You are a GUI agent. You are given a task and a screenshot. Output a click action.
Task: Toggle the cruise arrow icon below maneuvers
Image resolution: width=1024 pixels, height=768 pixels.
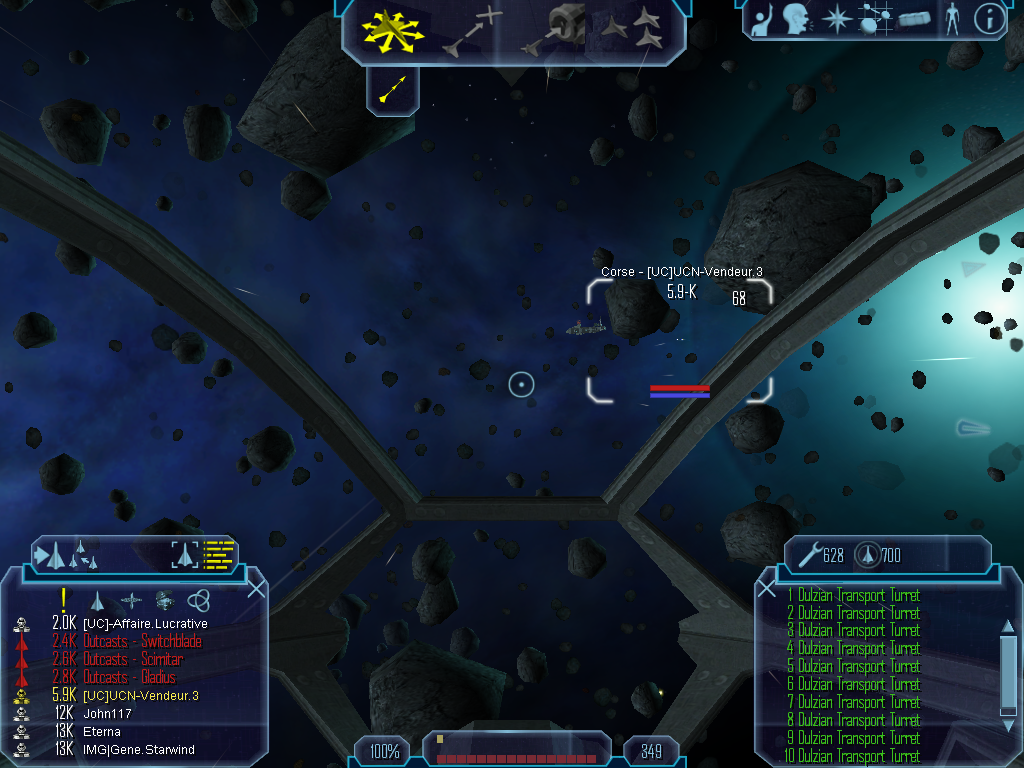[393, 91]
